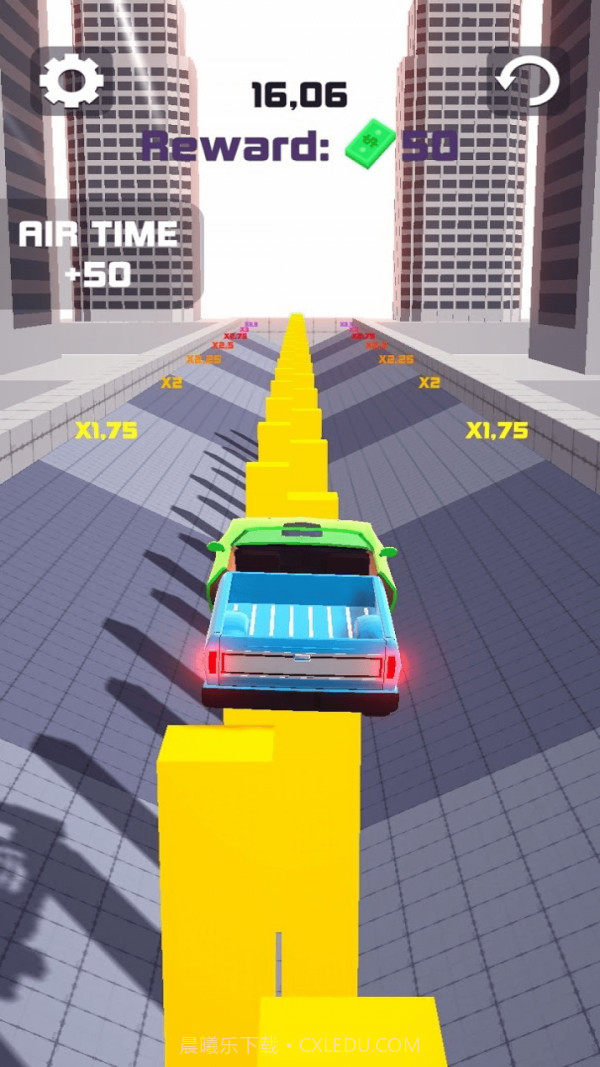
Task: Restart the run with the circular arrow
Action: (x=529, y=80)
